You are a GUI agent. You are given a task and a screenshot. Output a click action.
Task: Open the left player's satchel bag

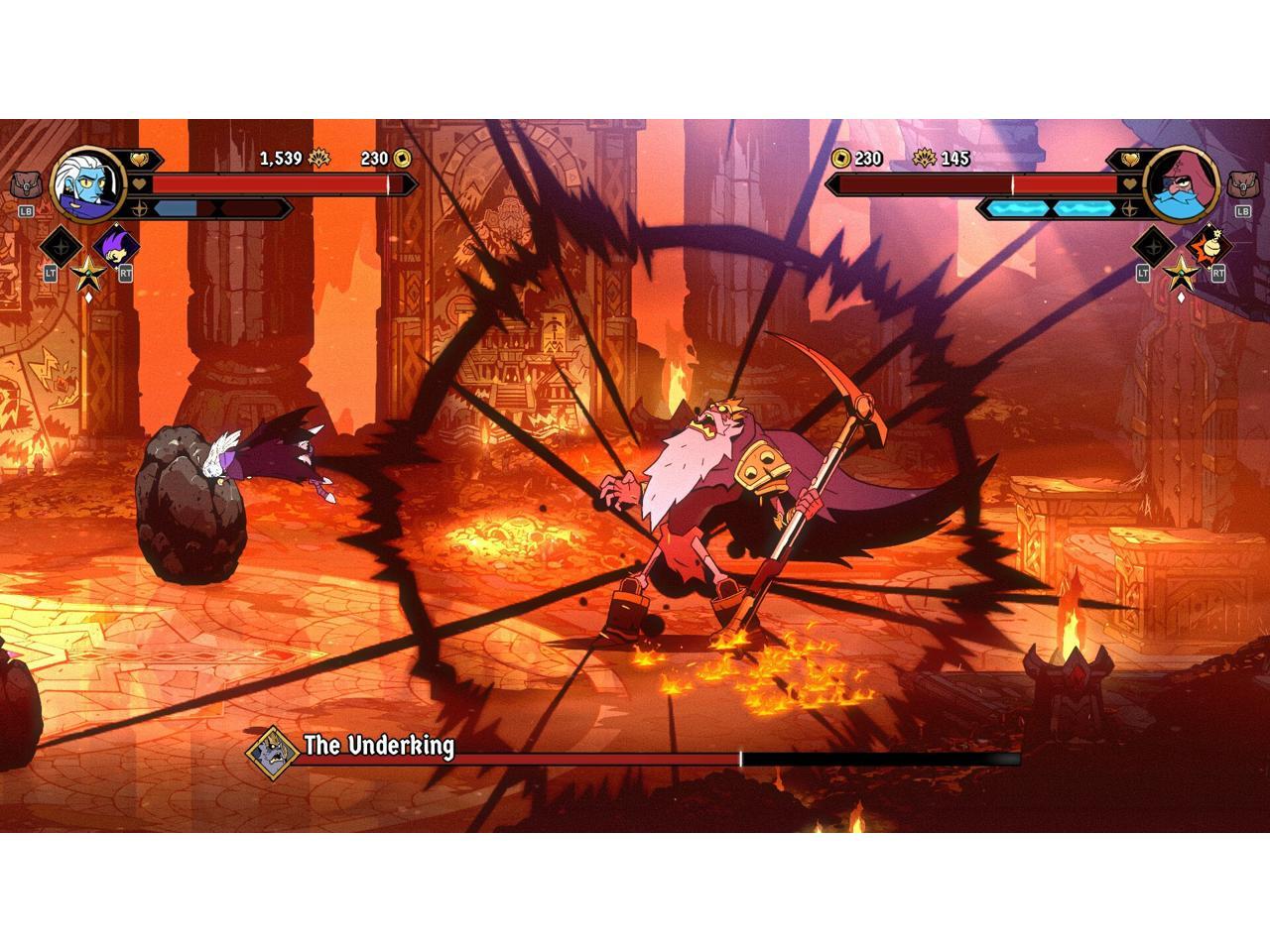point(25,185)
